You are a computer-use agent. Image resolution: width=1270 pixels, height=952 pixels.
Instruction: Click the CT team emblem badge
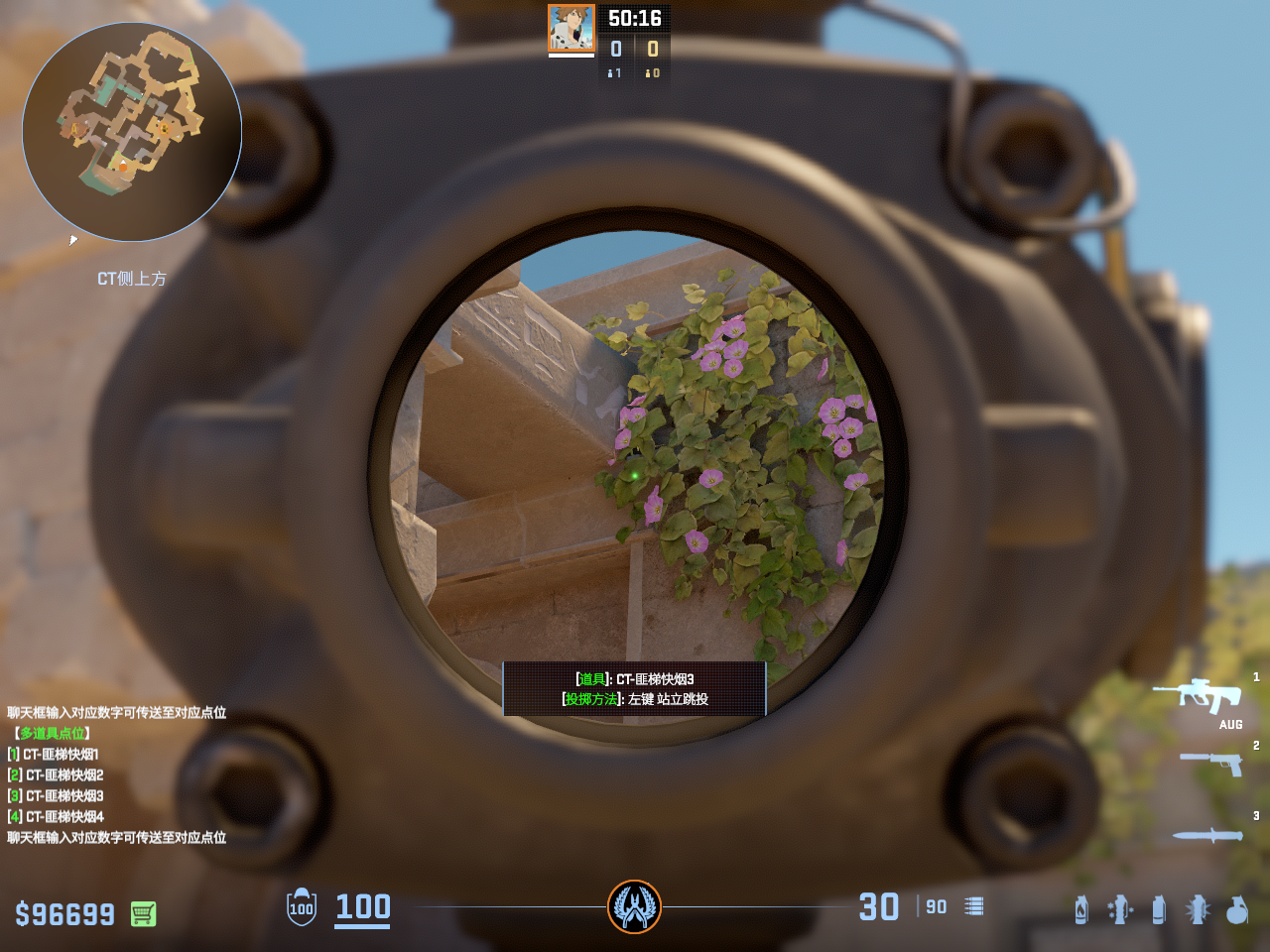pos(634,906)
